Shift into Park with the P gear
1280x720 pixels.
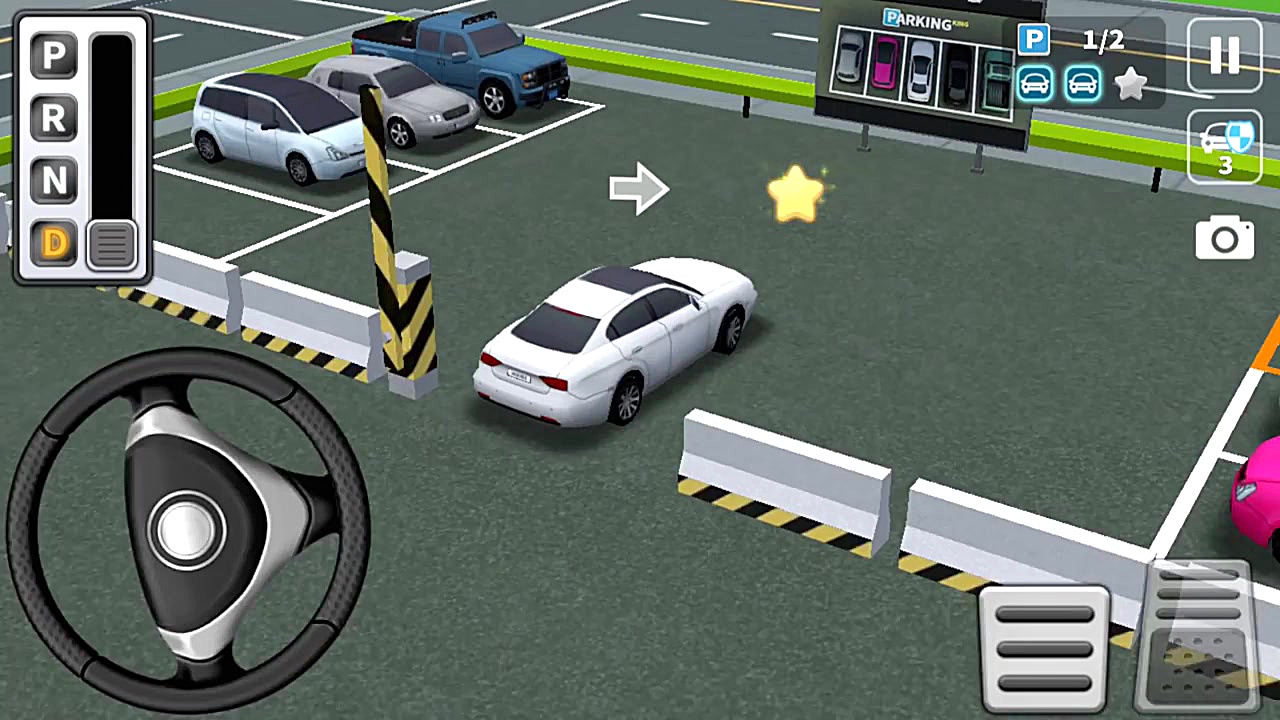click(x=53, y=57)
